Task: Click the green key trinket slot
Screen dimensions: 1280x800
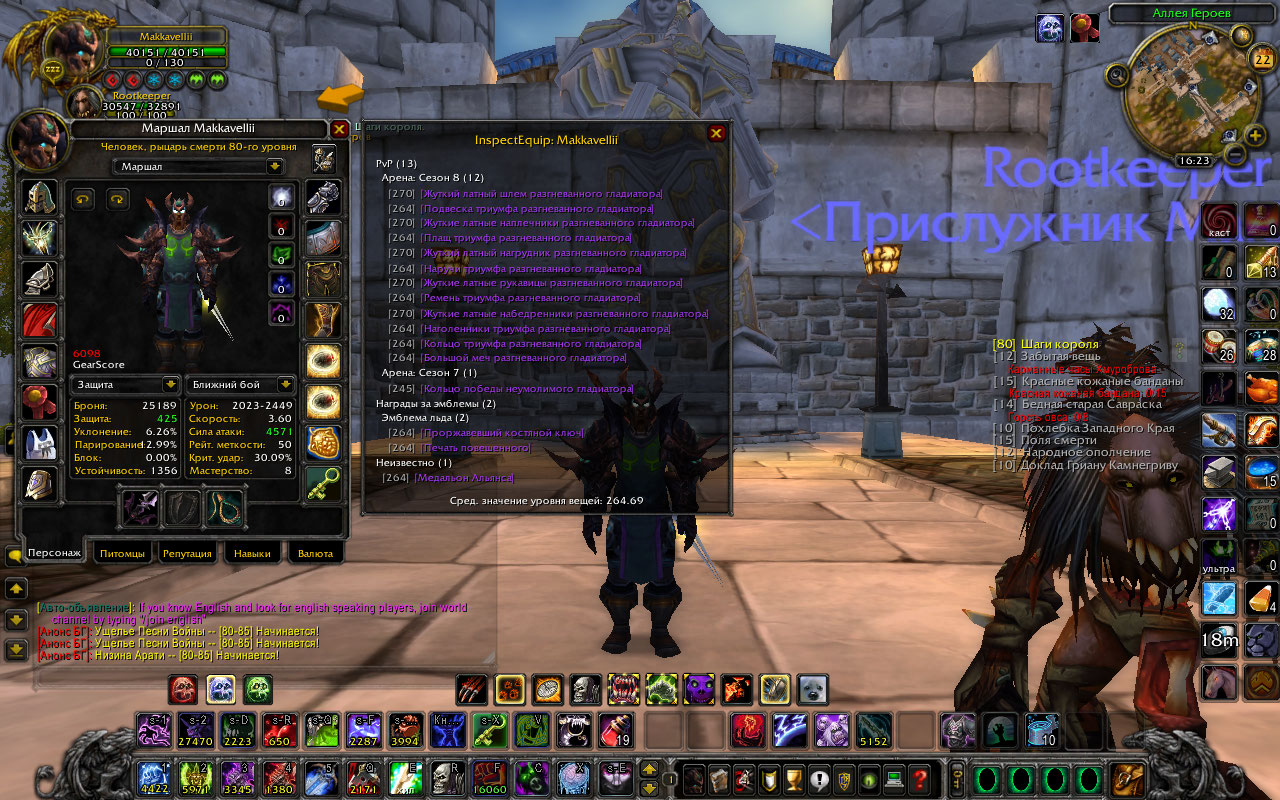Action: 322,484
